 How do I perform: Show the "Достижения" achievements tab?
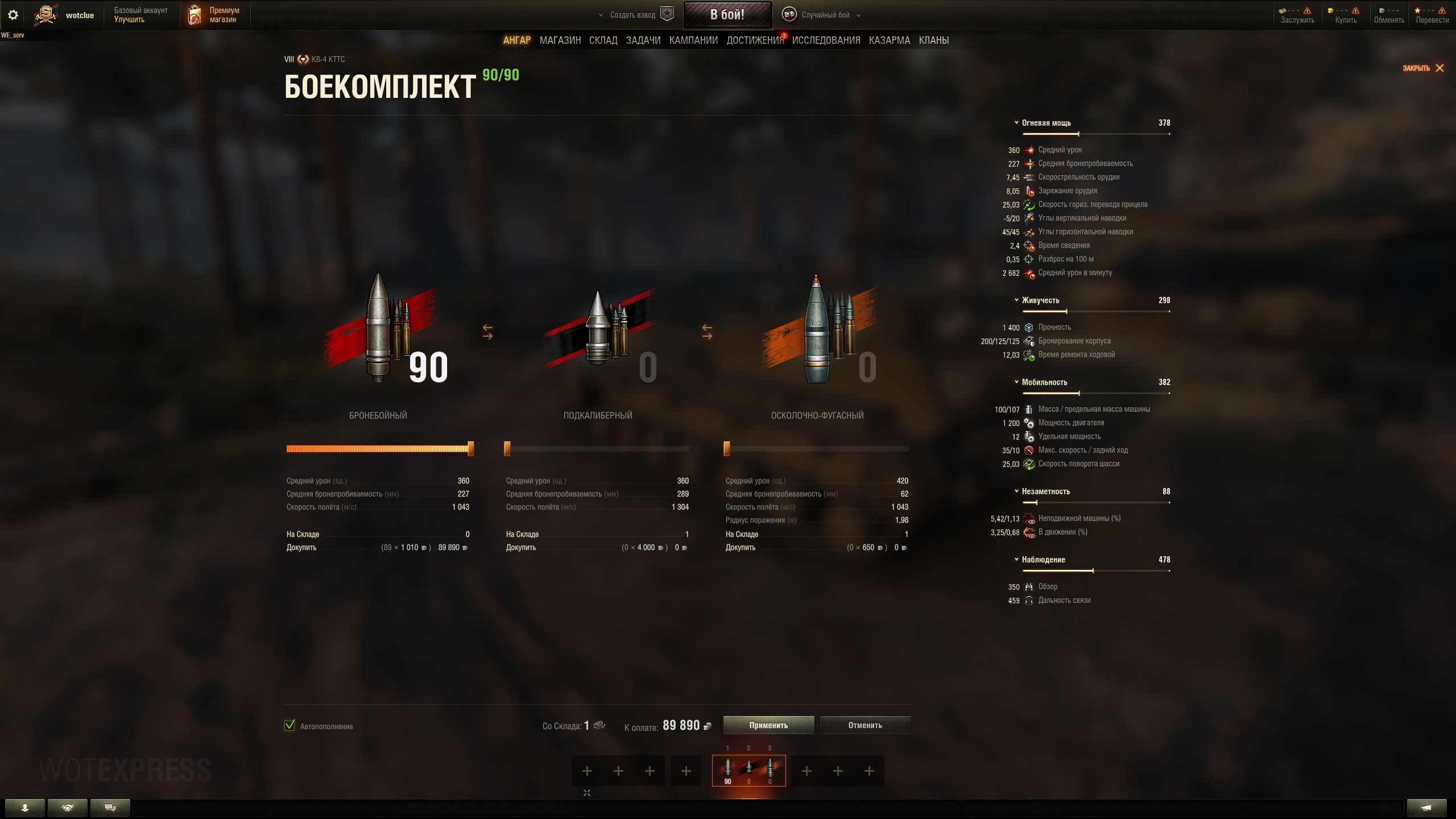click(x=754, y=40)
